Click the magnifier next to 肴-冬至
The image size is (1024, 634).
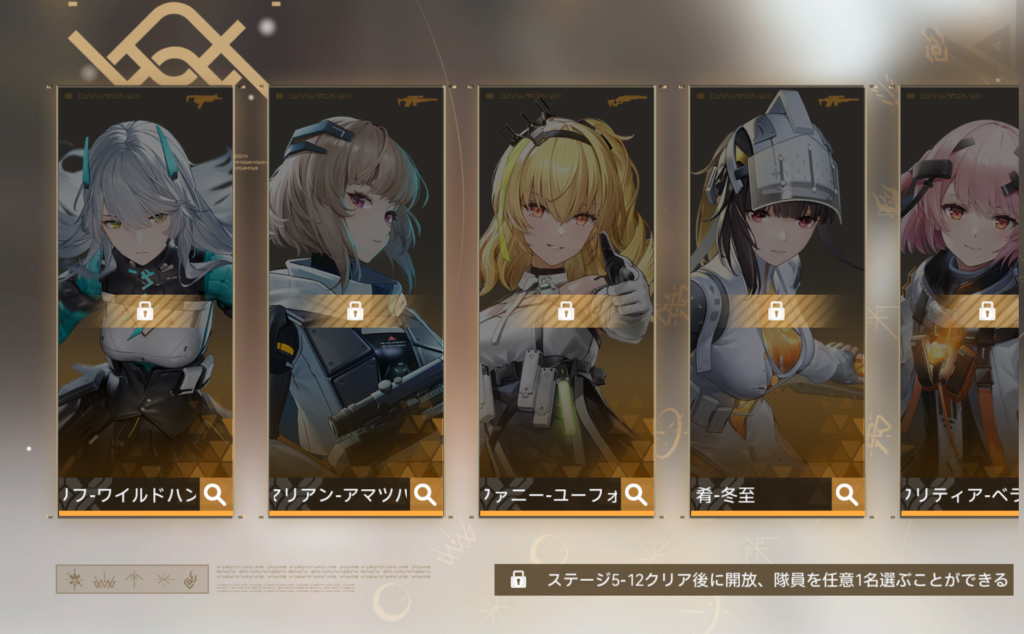[847, 494]
